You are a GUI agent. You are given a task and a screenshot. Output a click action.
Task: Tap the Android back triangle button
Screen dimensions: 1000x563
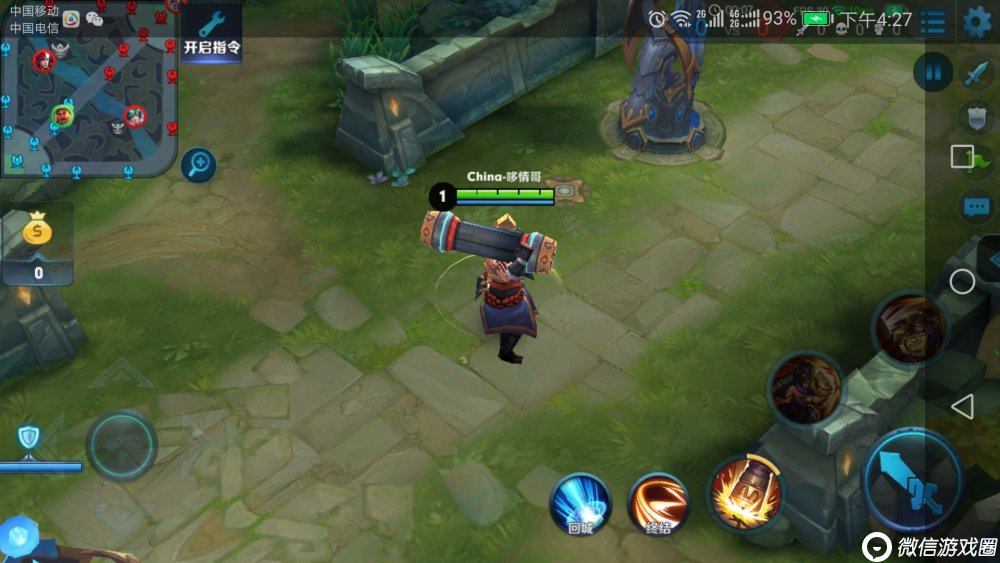click(962, 406)
